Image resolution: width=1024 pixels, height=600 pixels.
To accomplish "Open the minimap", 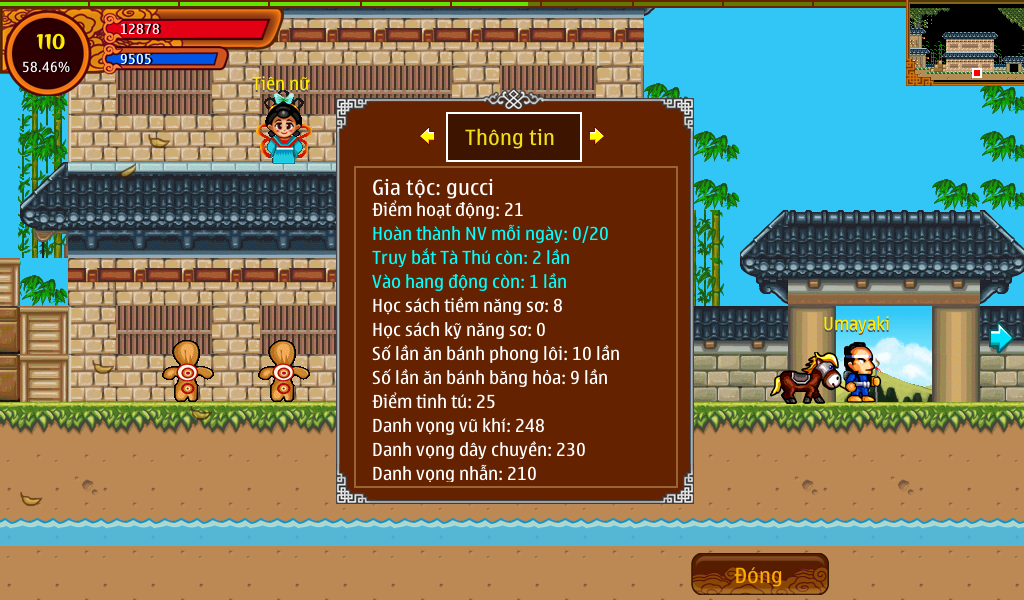I will point(965,43).
